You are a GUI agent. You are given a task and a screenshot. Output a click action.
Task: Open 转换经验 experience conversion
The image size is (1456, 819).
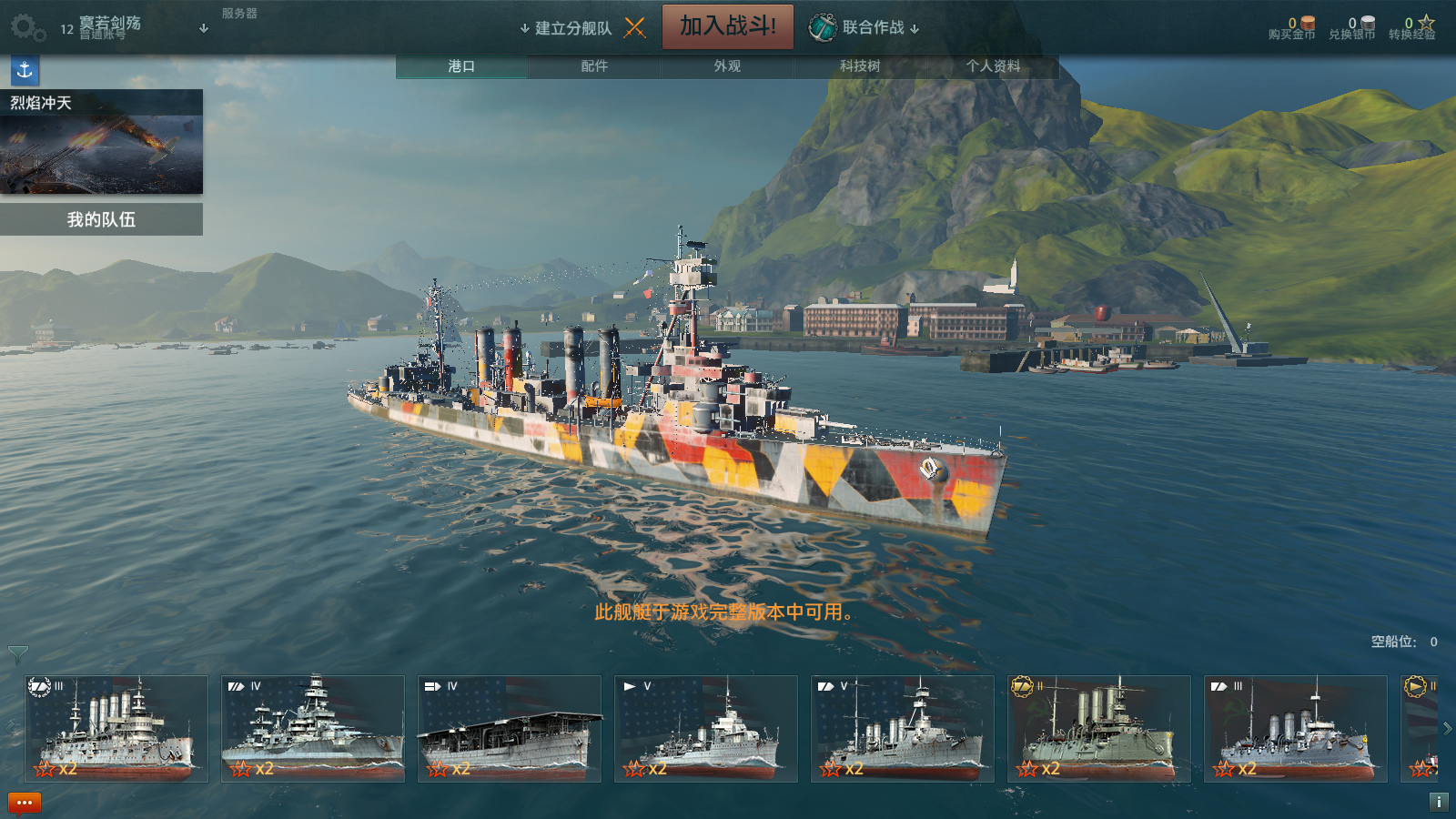[1412, 29]
